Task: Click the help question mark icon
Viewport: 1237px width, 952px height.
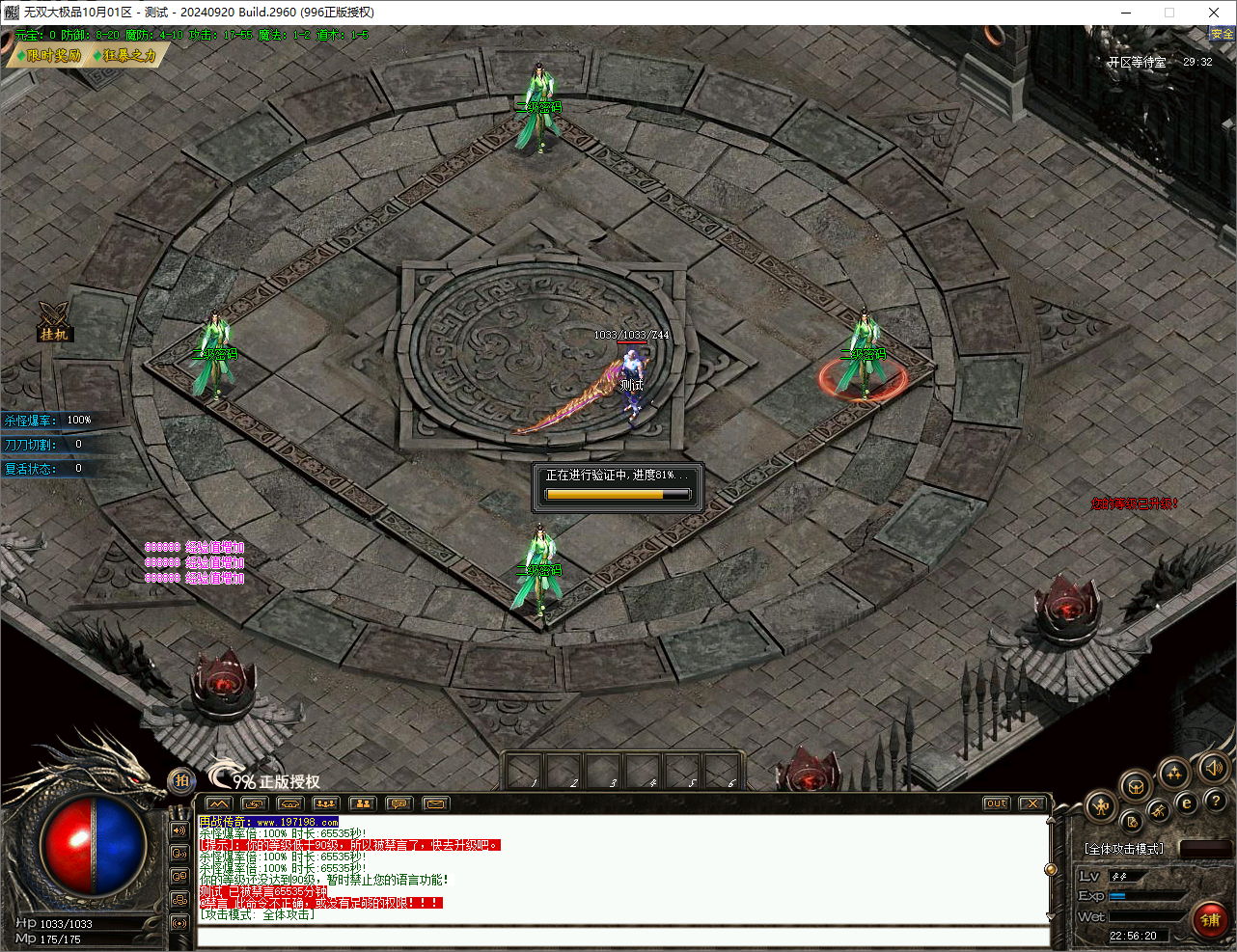Action: [x=1216, y=802]
